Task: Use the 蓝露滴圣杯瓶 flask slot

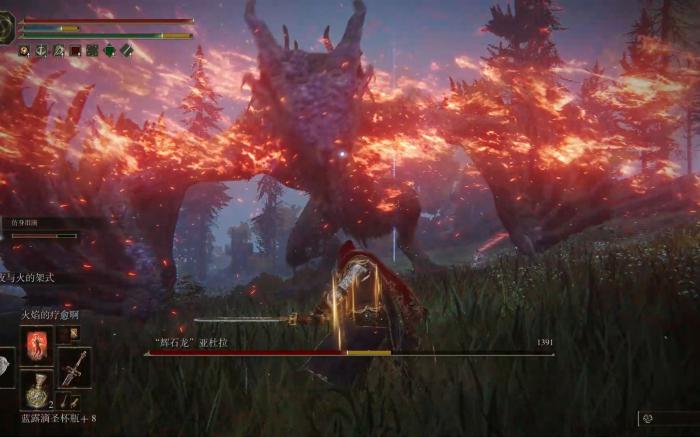Action: 37,389
